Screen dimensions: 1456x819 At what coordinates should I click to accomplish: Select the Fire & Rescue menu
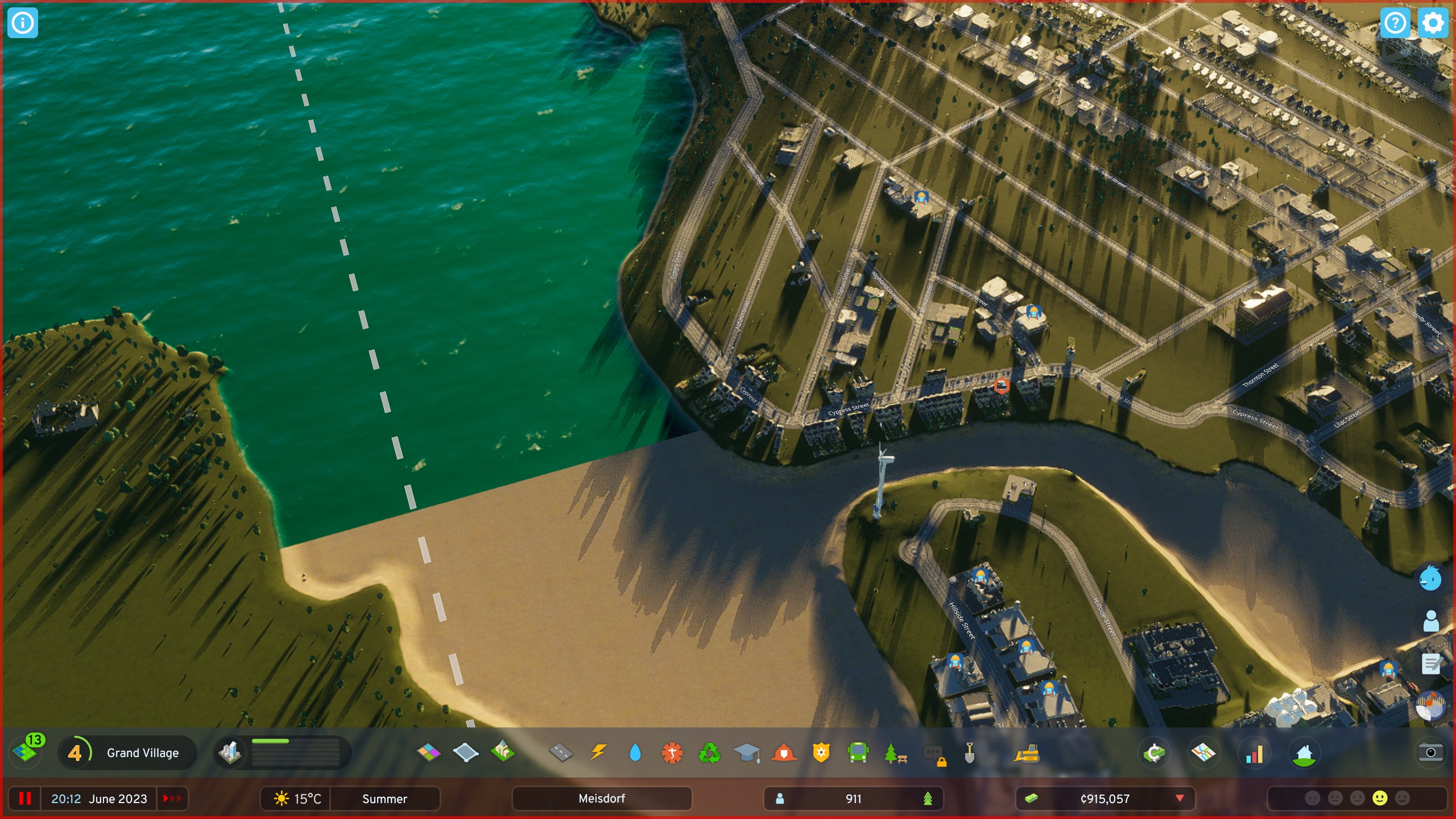784,752
